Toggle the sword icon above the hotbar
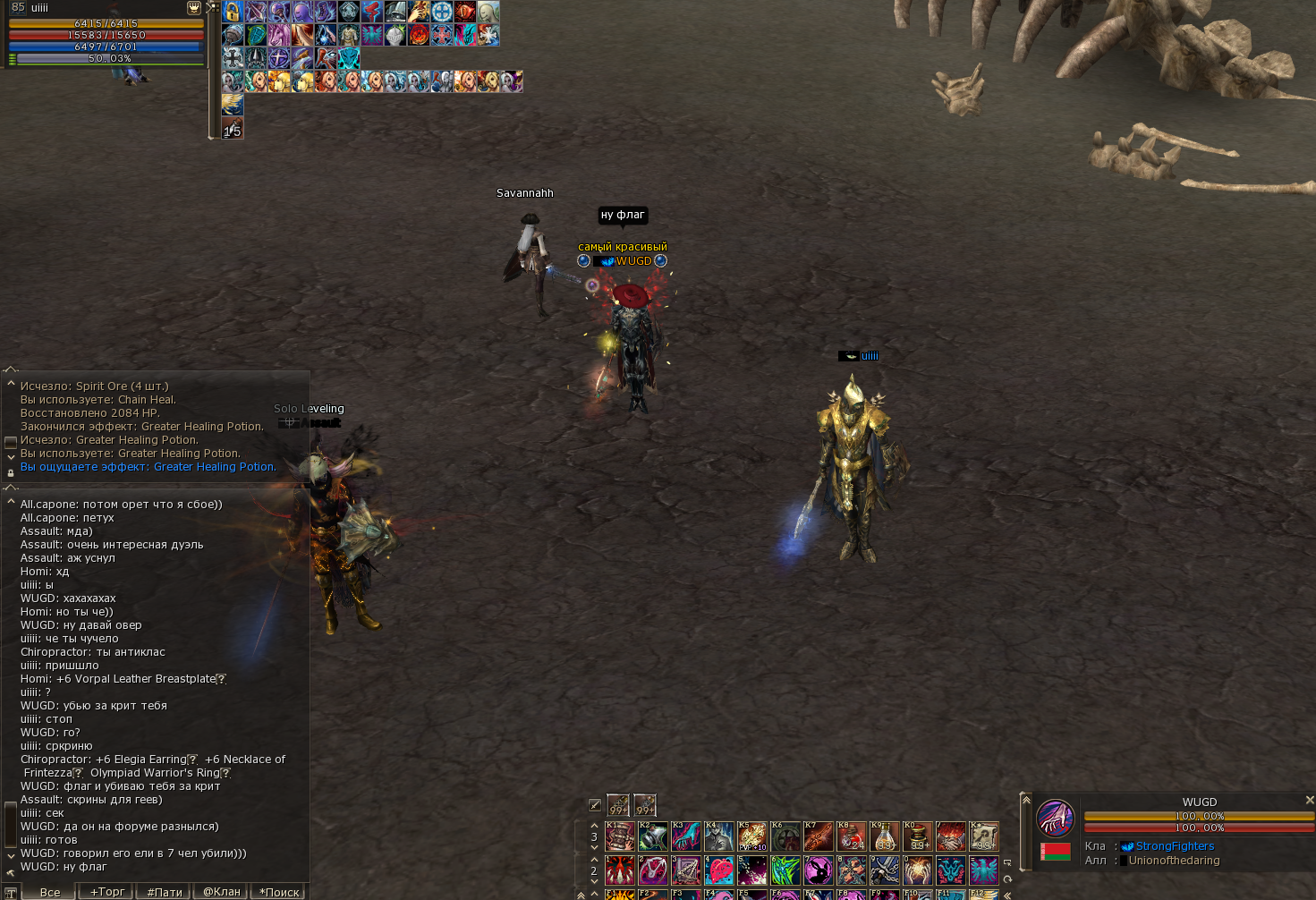The image size is (1316, 900). [595, 805]
